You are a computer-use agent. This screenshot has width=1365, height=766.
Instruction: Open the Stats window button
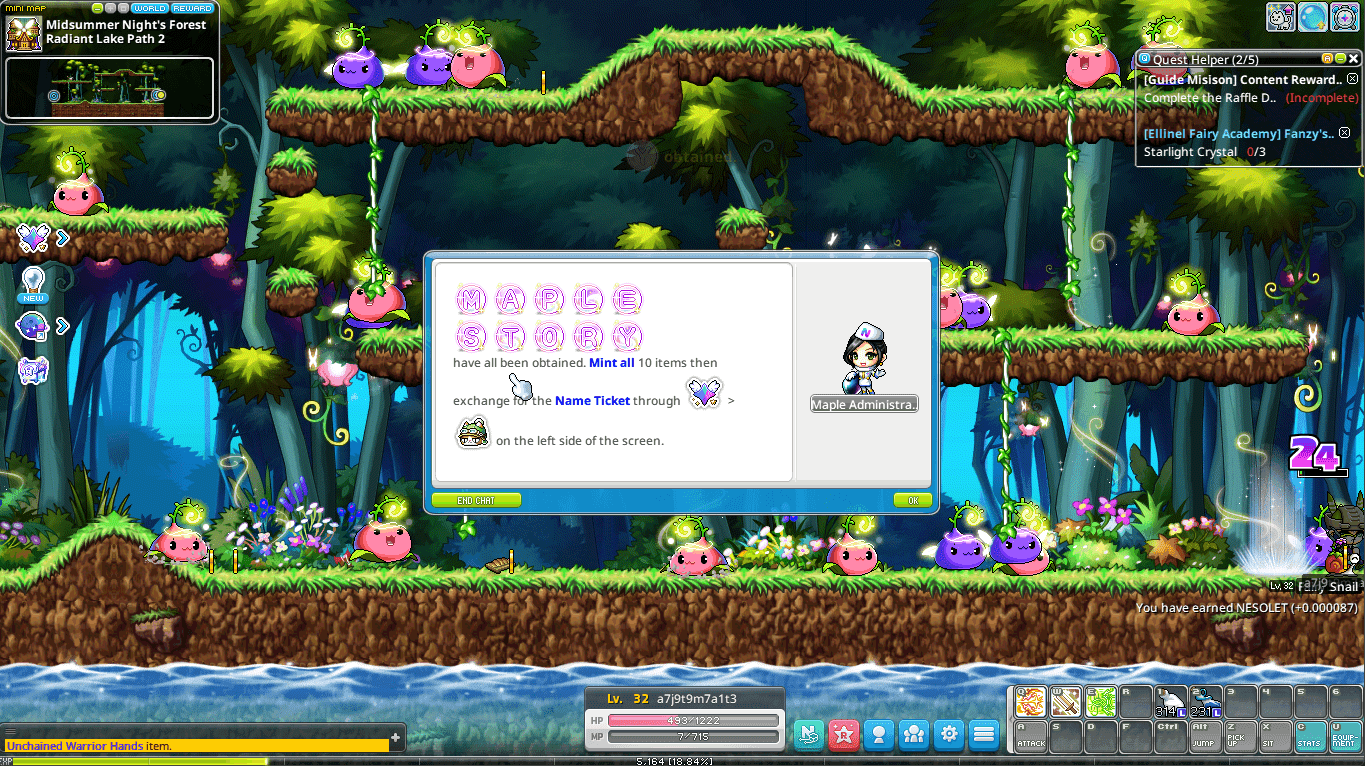[1310, 736]
